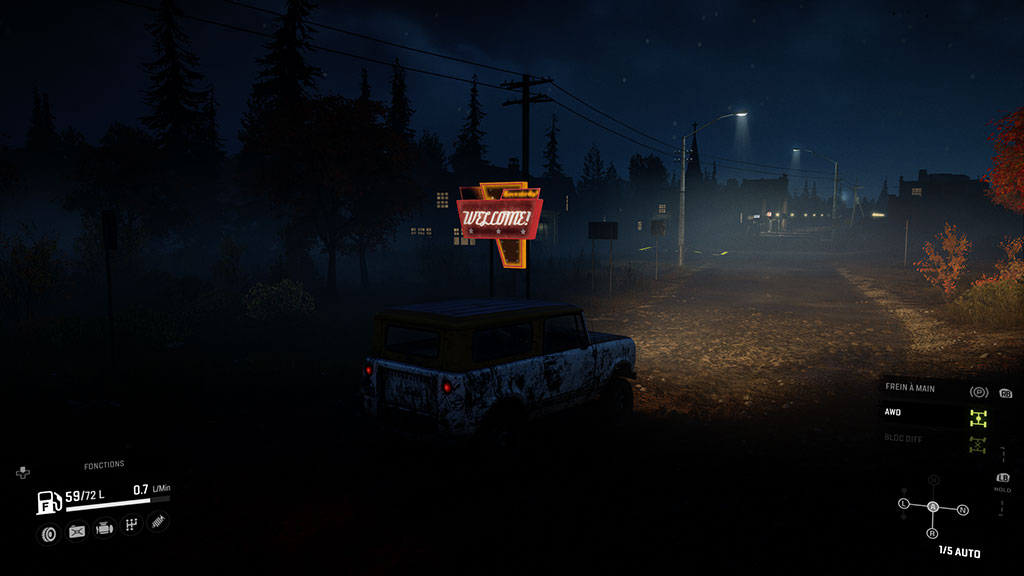Image resolution: width=1024 pixels, height=576 pixels.
Task: Select the tire status icon
Action: click(x=48, y=533)
